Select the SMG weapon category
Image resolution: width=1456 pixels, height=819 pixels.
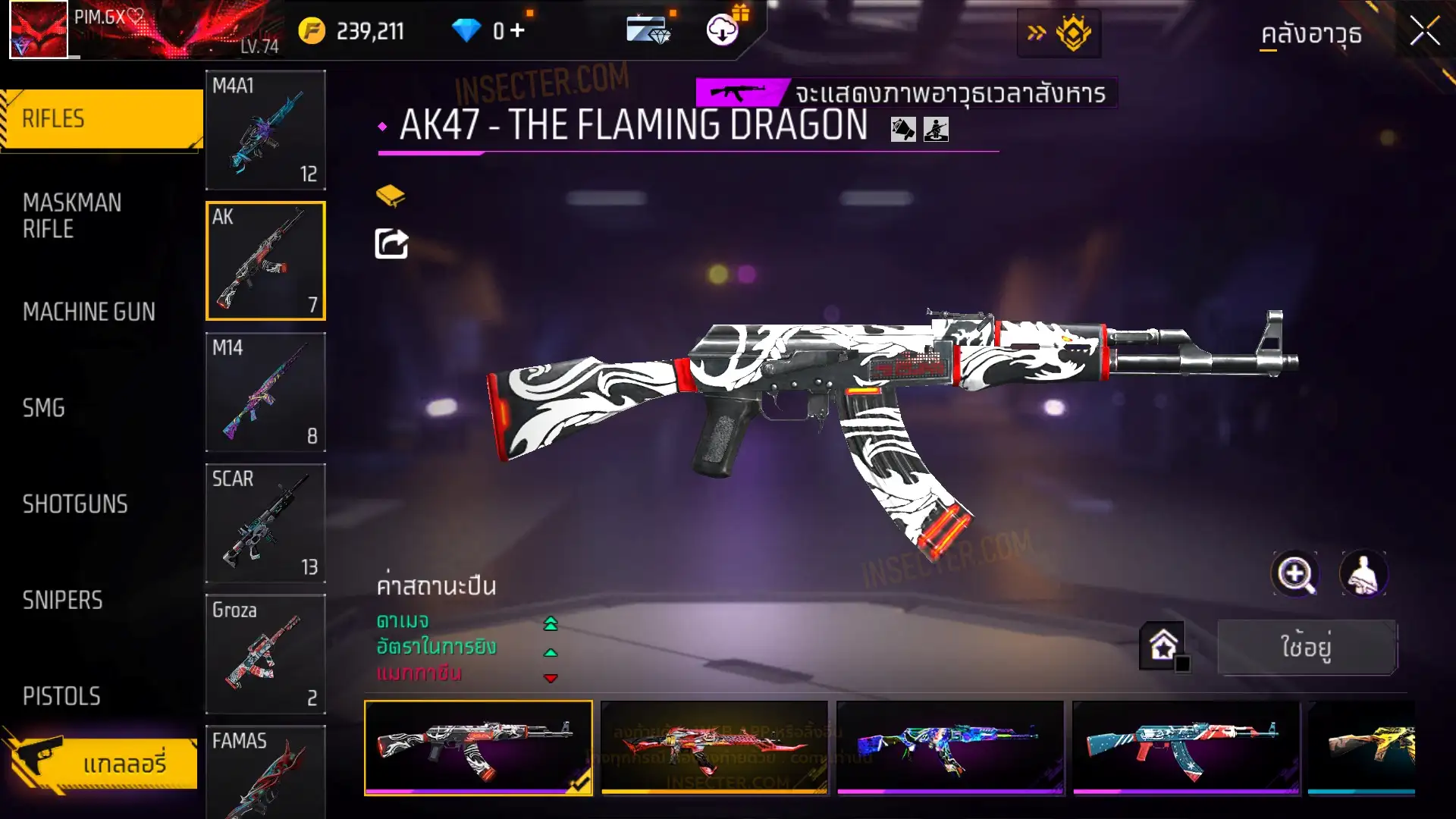[x=44, y=408]
